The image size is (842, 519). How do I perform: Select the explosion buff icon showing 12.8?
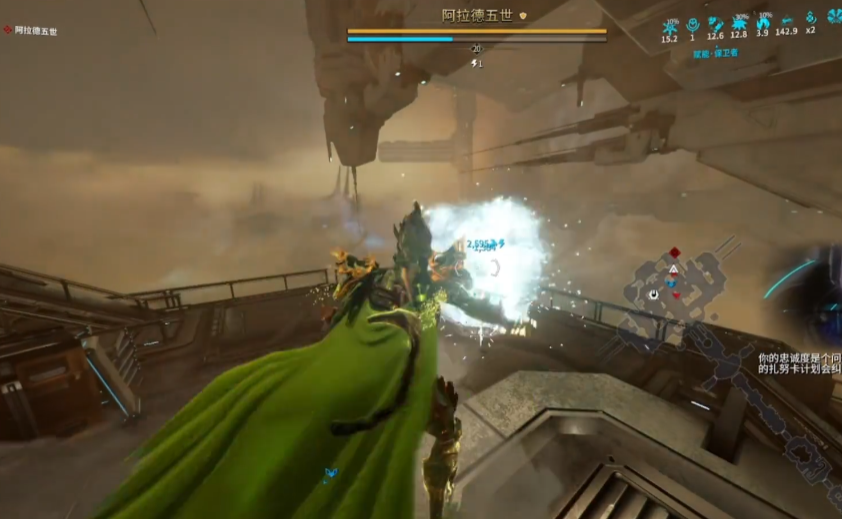click(x=739, y=23)
